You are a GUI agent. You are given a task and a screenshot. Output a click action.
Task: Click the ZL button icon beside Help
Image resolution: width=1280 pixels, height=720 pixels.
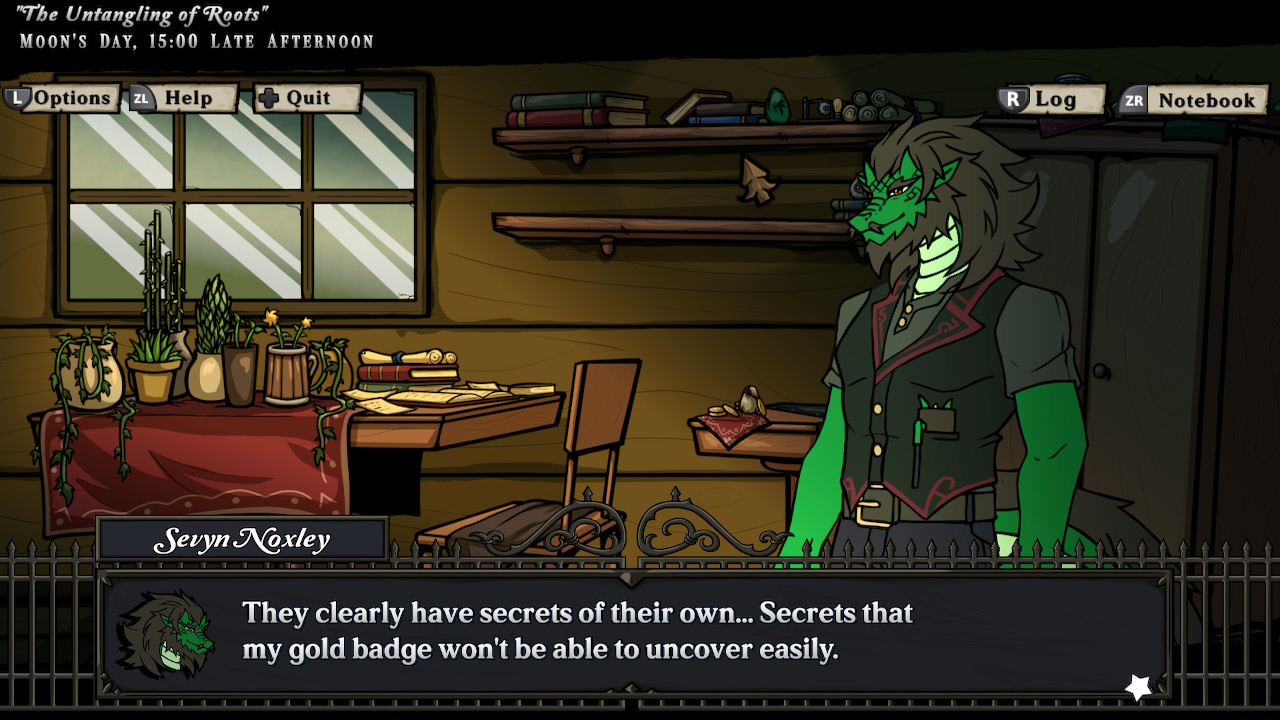click(139, 98)
